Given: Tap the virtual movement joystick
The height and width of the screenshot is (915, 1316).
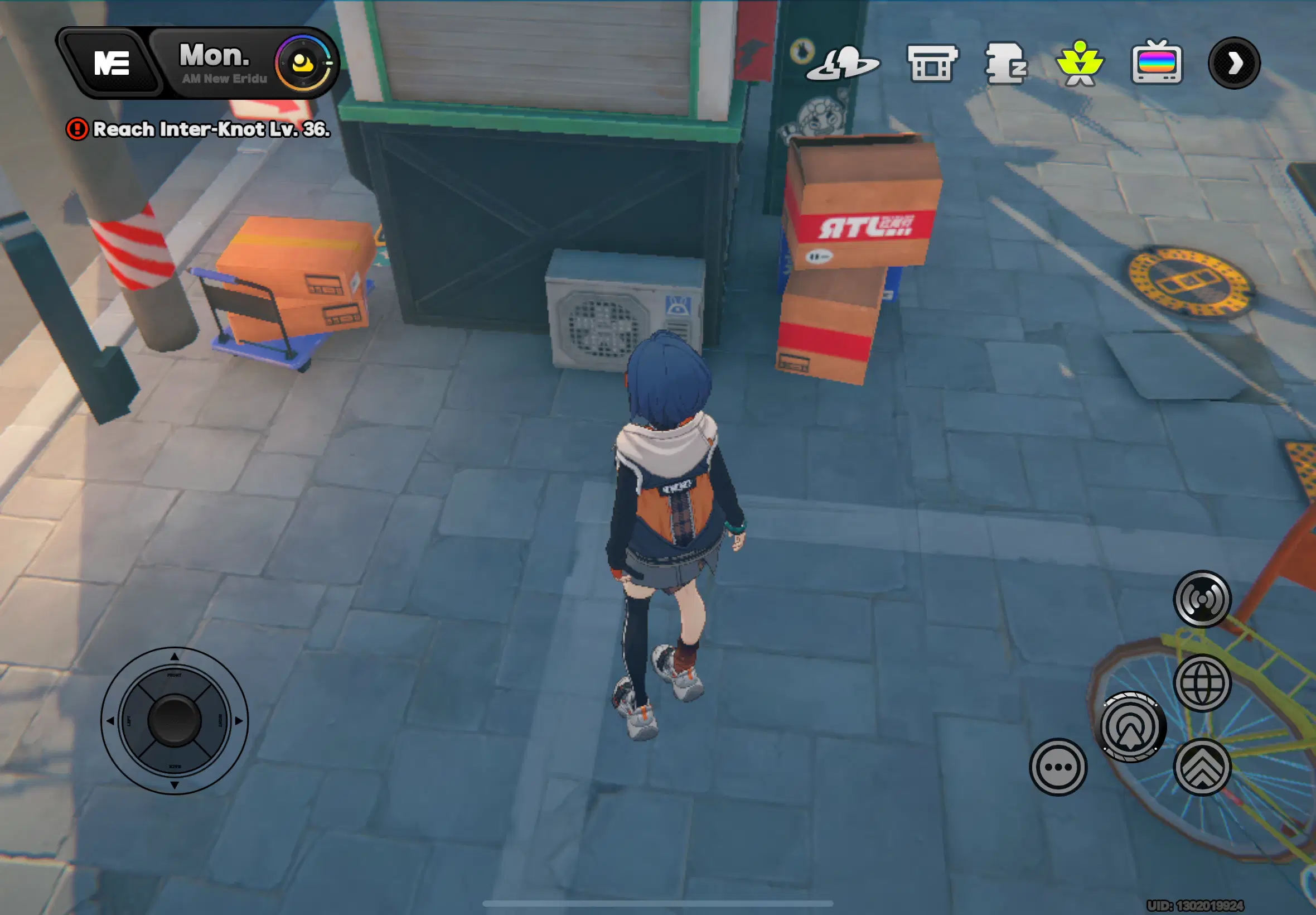Looking at the screenshot, I should coord(174,720).
